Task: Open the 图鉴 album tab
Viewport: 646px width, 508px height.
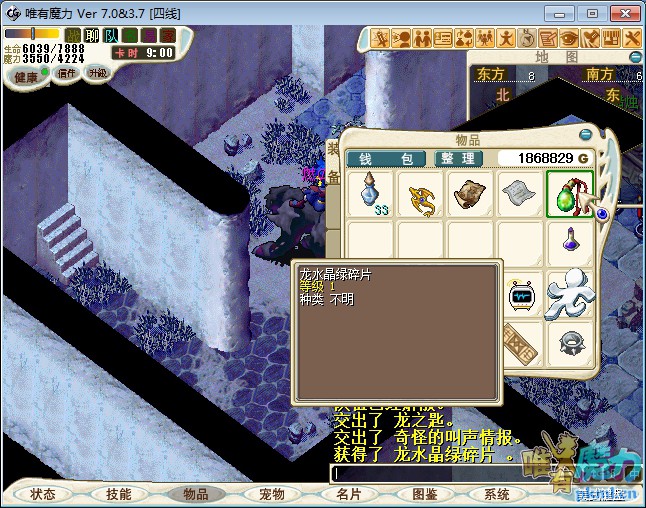Action: 424,494
